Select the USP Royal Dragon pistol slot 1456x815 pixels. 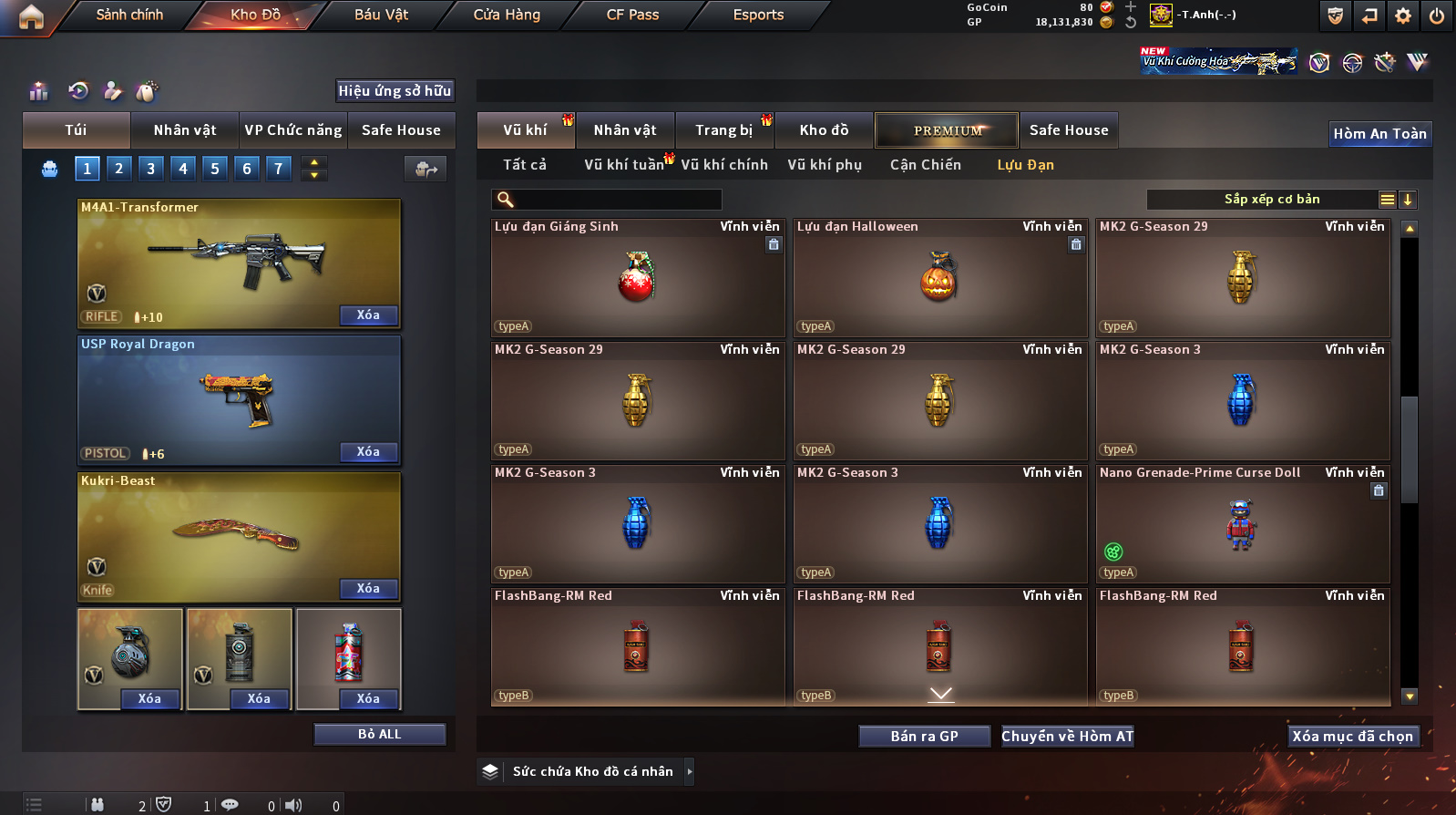click(239, 399)
